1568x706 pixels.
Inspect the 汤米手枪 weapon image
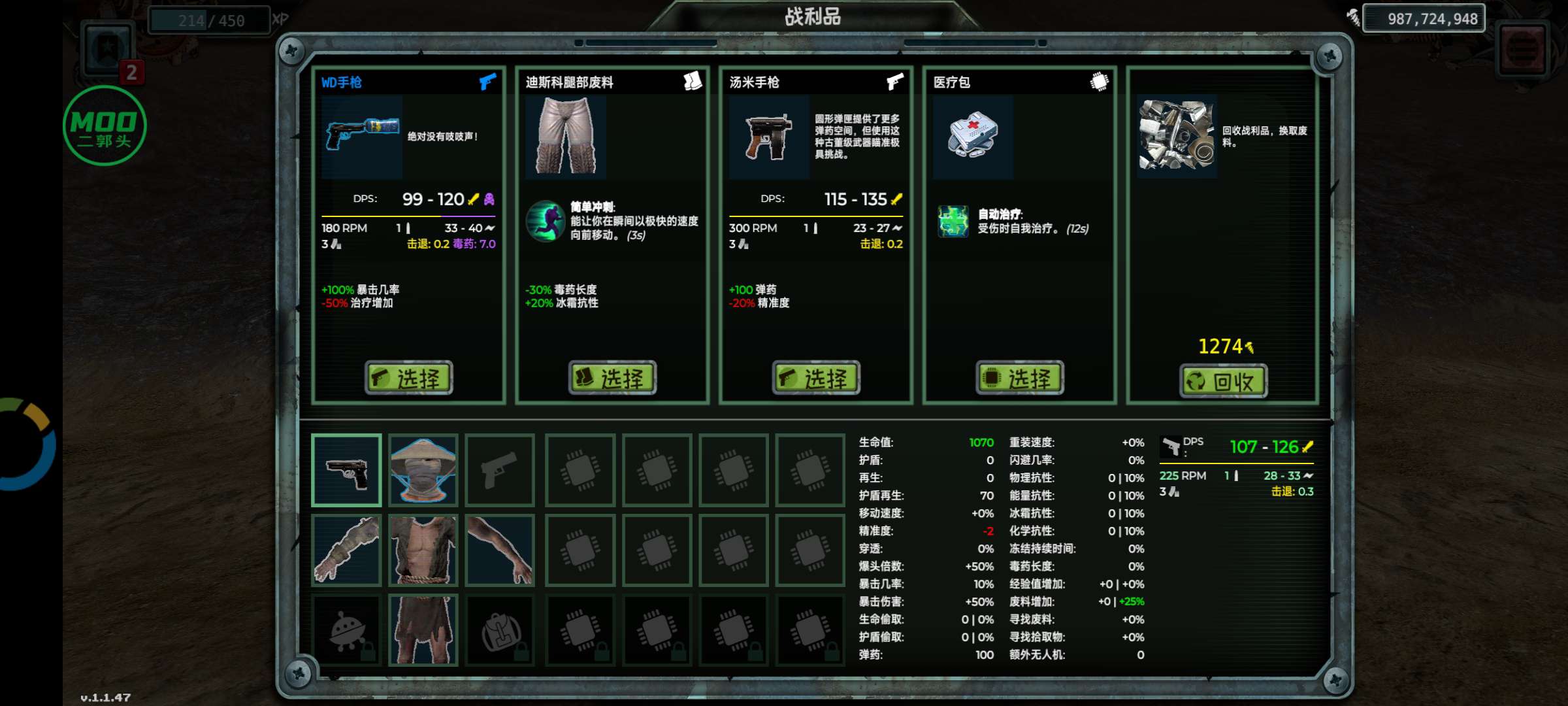tap(769, 137)
